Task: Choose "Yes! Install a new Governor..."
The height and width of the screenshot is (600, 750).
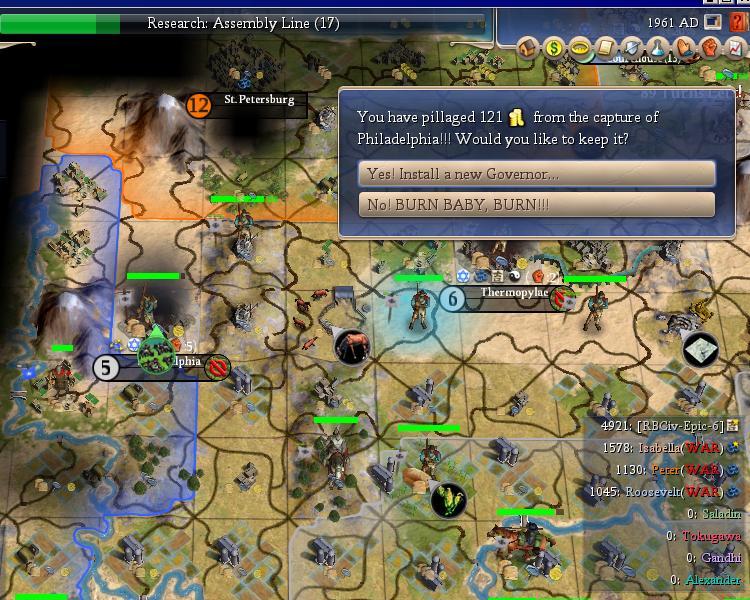Action: pos(536,174)
